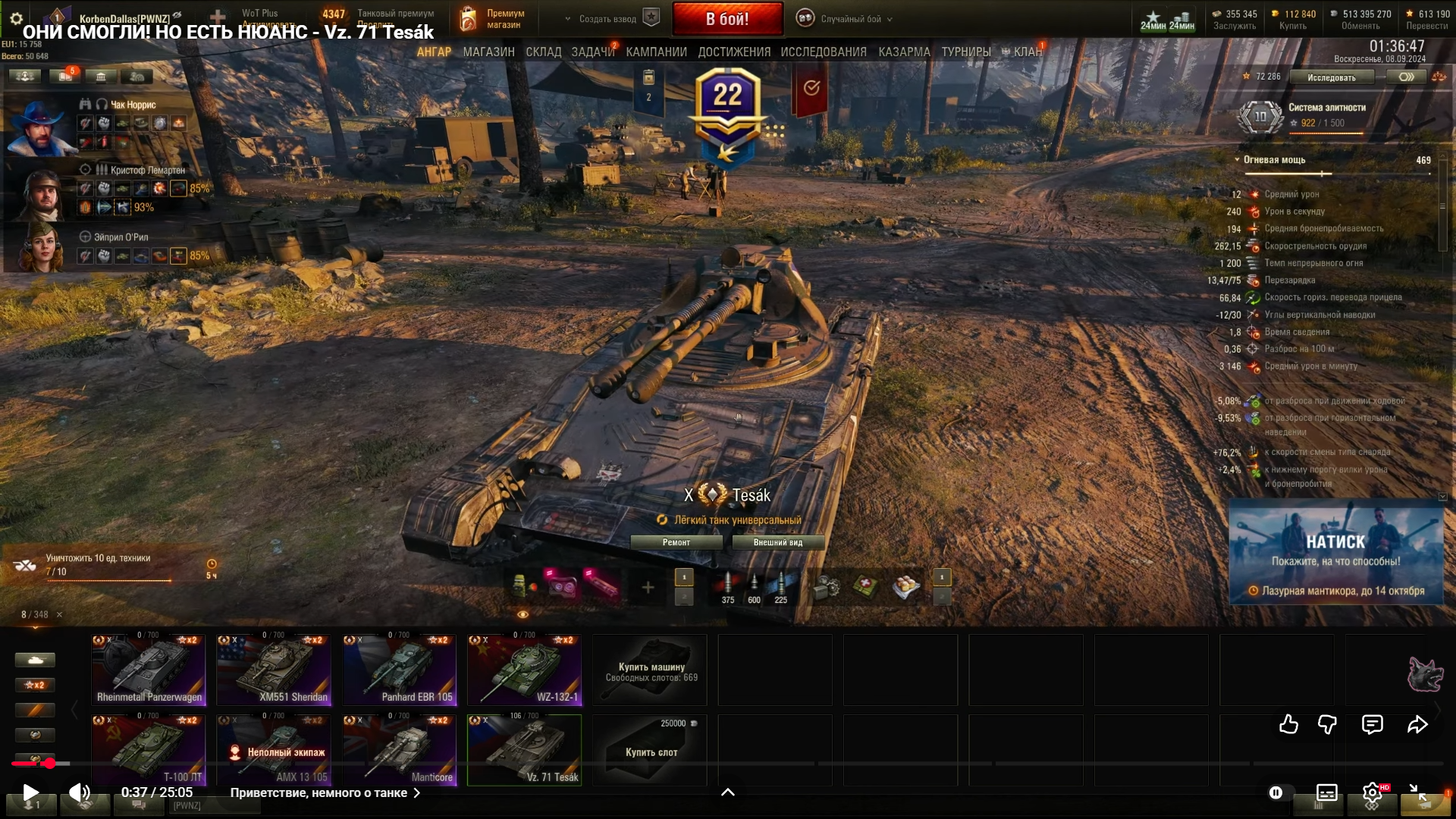This screenshot has width=1456, height=819.
Task: Click the Купить машину slot
Action: point(650,670)
